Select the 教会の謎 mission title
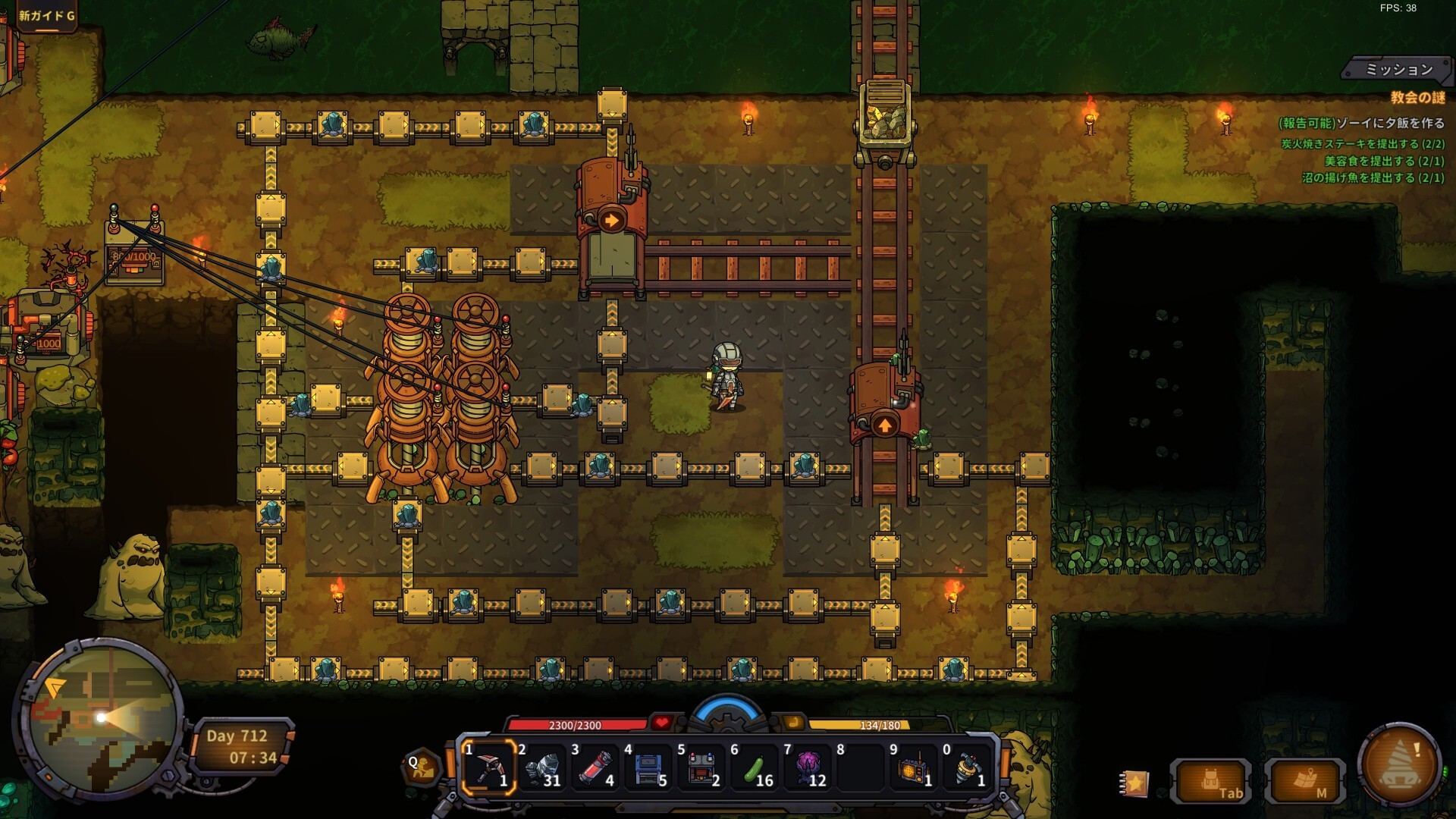The height and width of the screenshot is (819, 1456). coord(1417,97)
